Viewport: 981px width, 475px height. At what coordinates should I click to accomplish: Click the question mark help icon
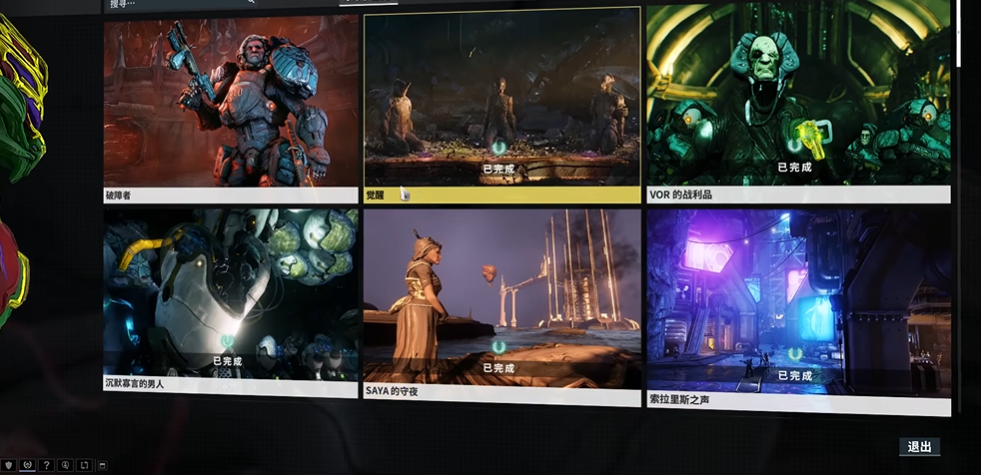(x=46, y=465)
